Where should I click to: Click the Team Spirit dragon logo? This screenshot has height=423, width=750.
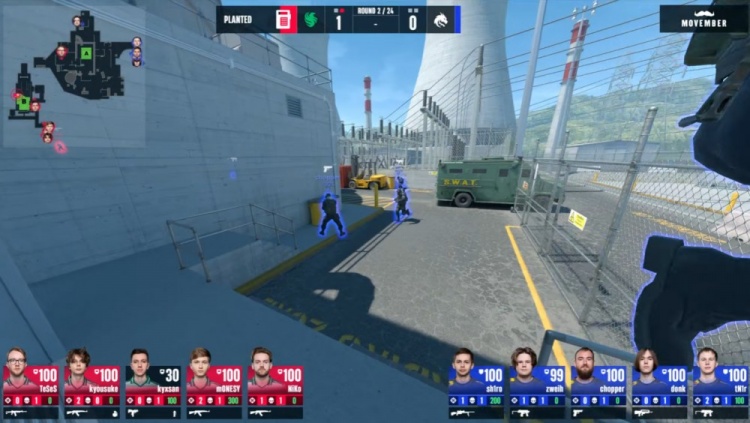point(441,19)
